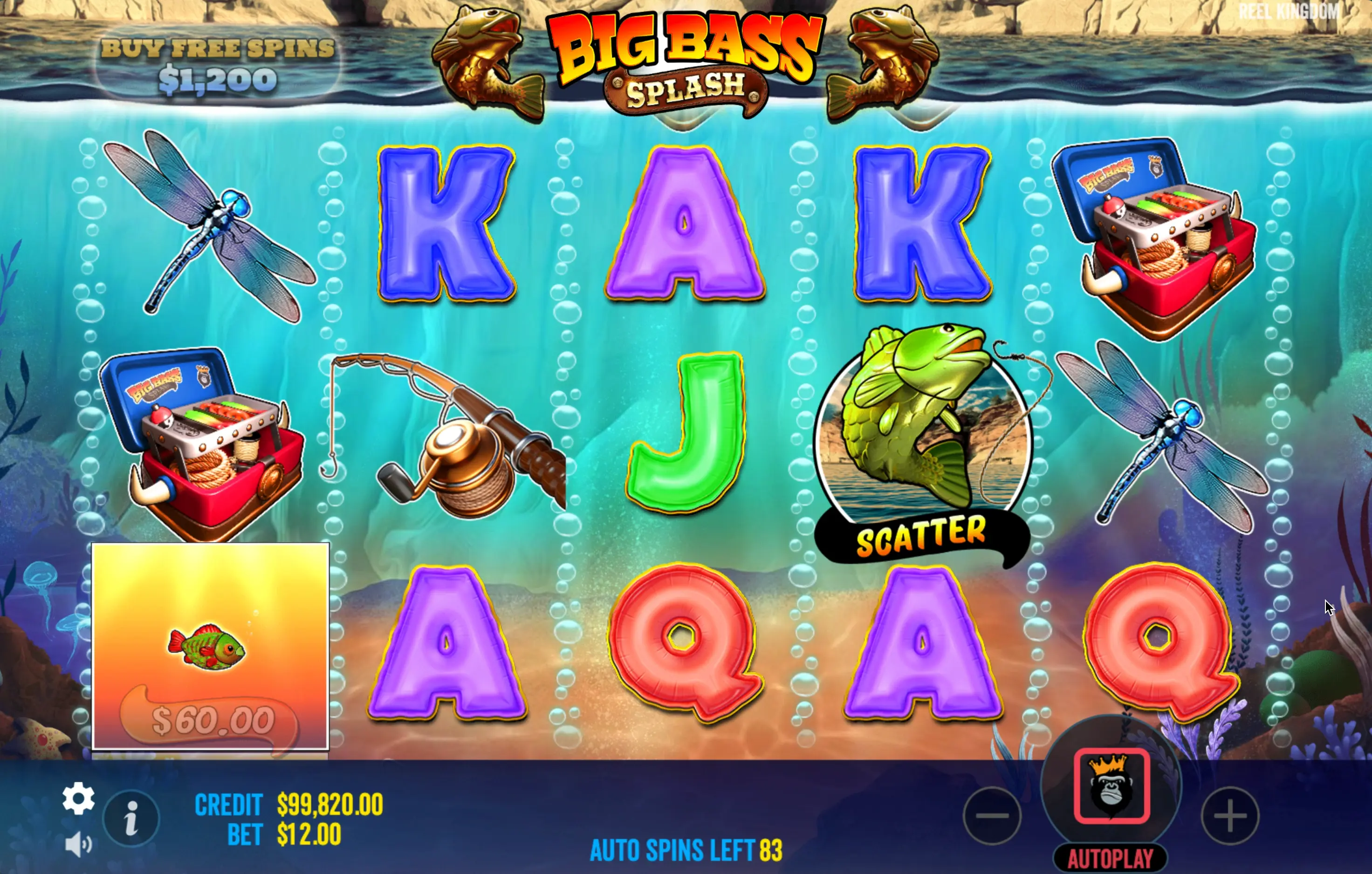Decrease the bet with minus button
This screenshot has width=1372, height=874.
tap(992, 816)
